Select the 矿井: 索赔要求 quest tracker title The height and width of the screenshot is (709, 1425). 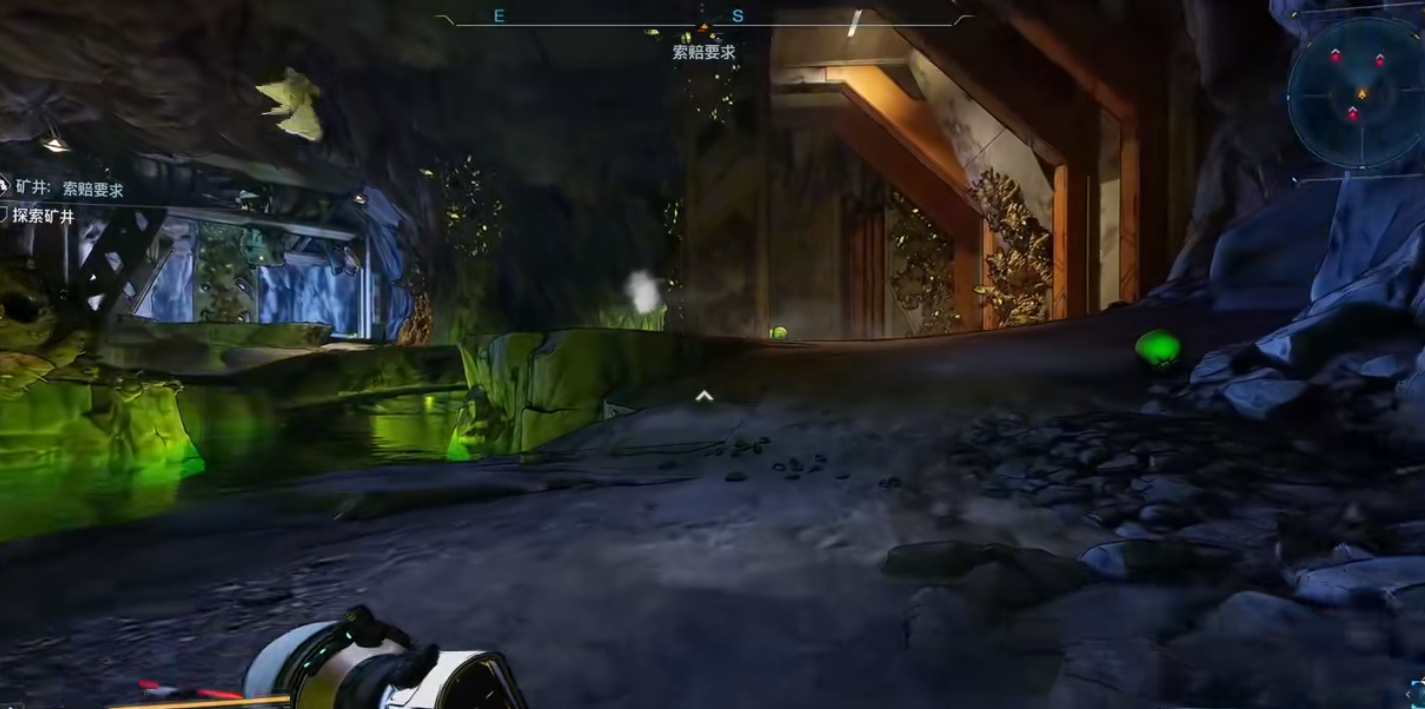tap(69, 189)
